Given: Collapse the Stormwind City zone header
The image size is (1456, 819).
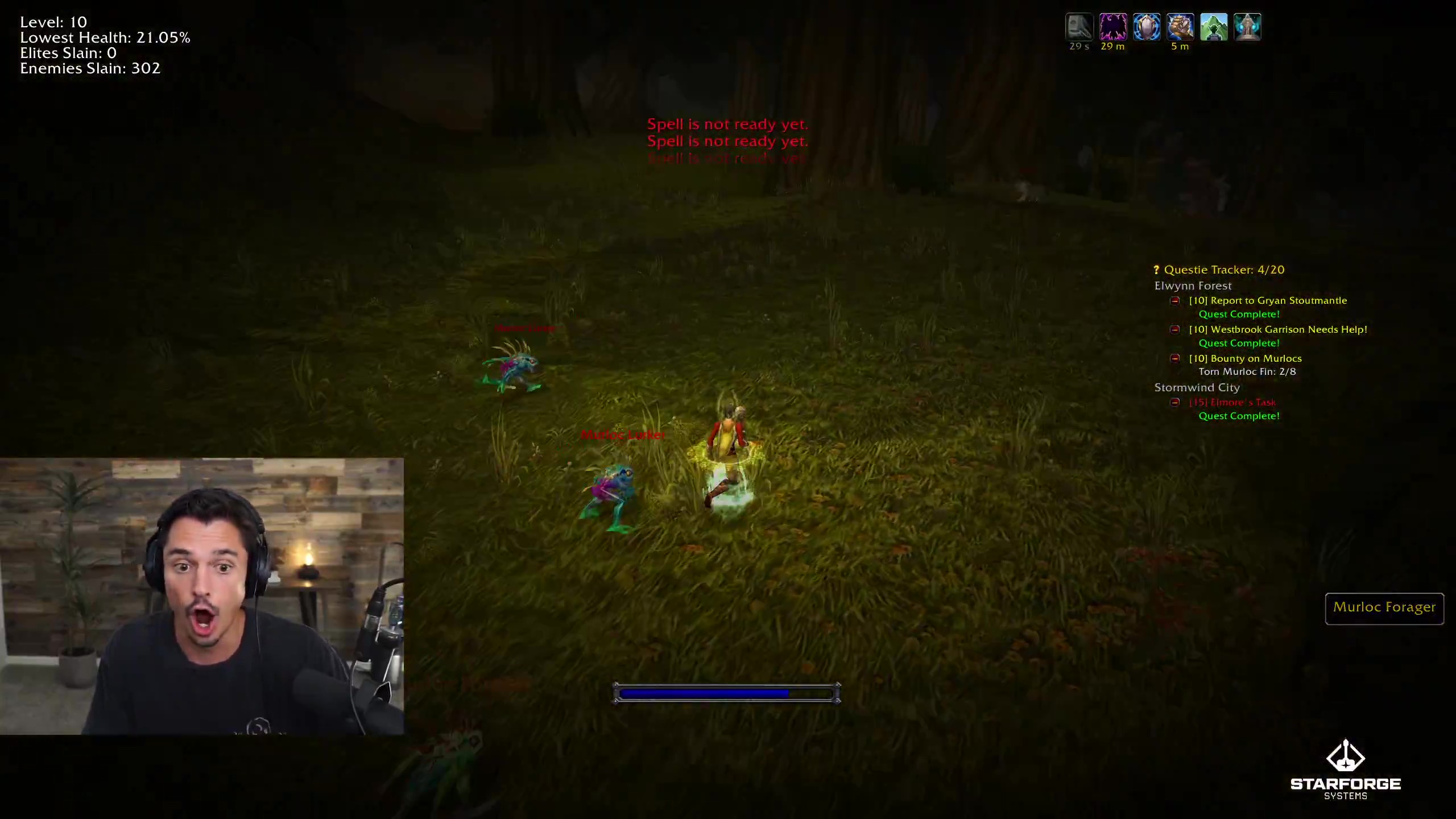Looking at the screenshot, I should pos(1197,387).
